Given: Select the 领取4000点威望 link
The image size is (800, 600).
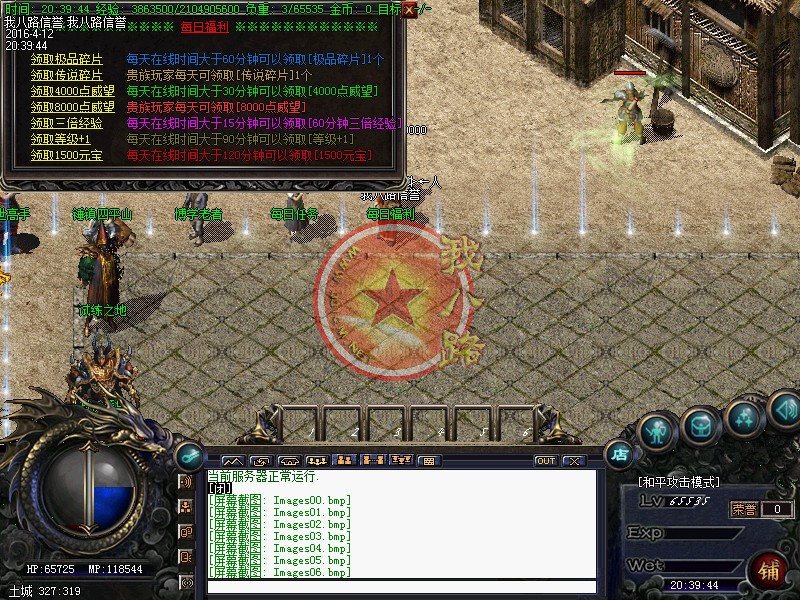Looking at the screenshot, I should pos(72,91).
